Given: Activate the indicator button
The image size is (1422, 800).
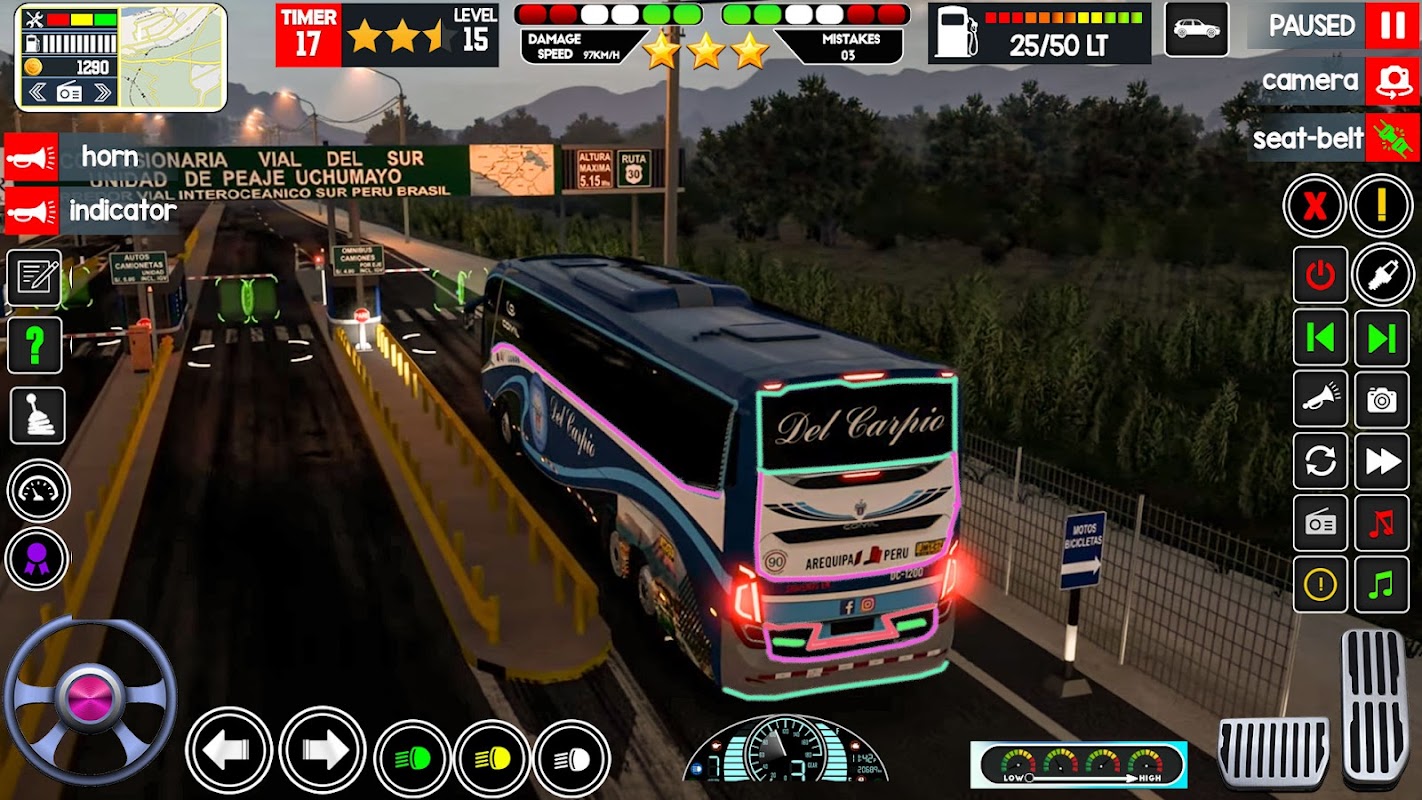Looking at the screenshot, I should [31, 211].
